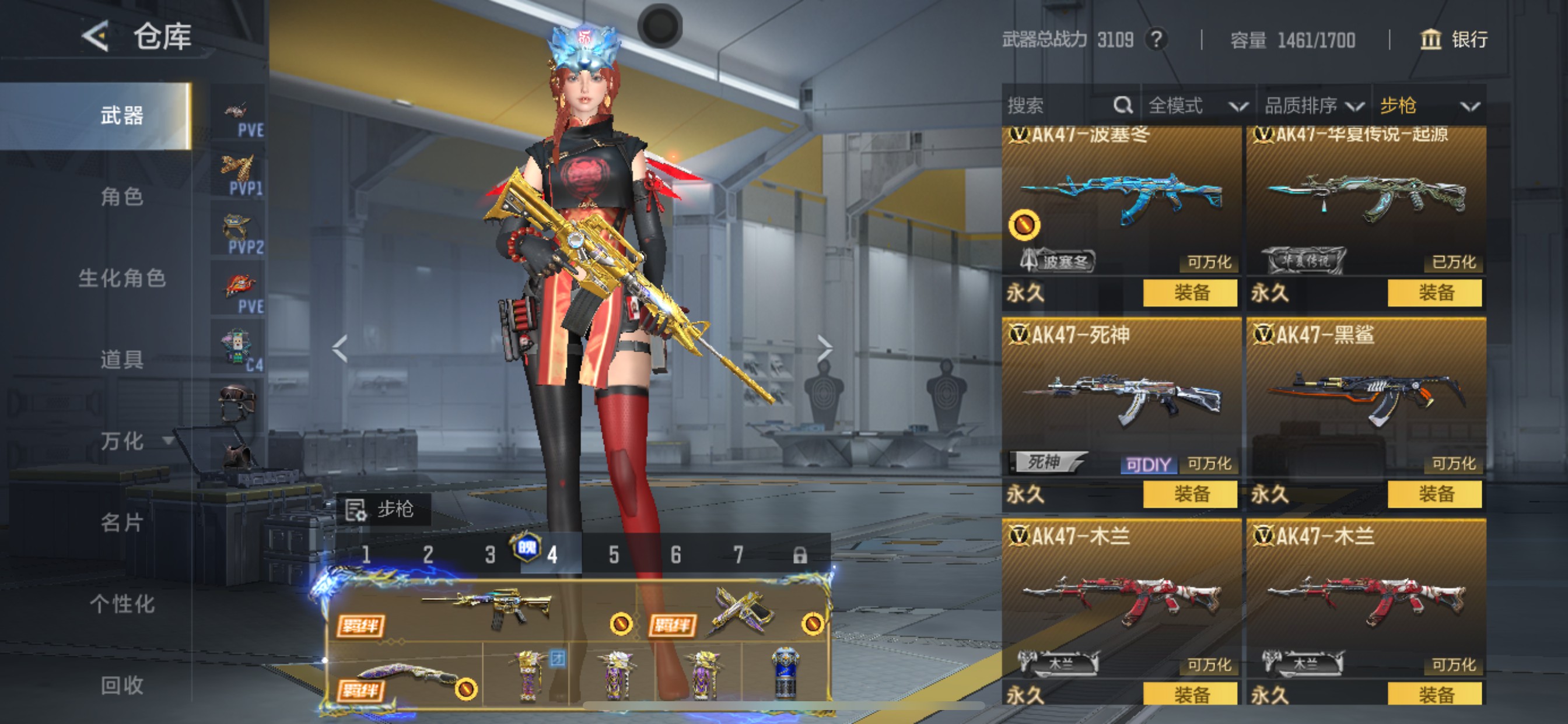Select the 武器 weapons category
This screenshot has height=724, width=1568.
click(122, 115)
